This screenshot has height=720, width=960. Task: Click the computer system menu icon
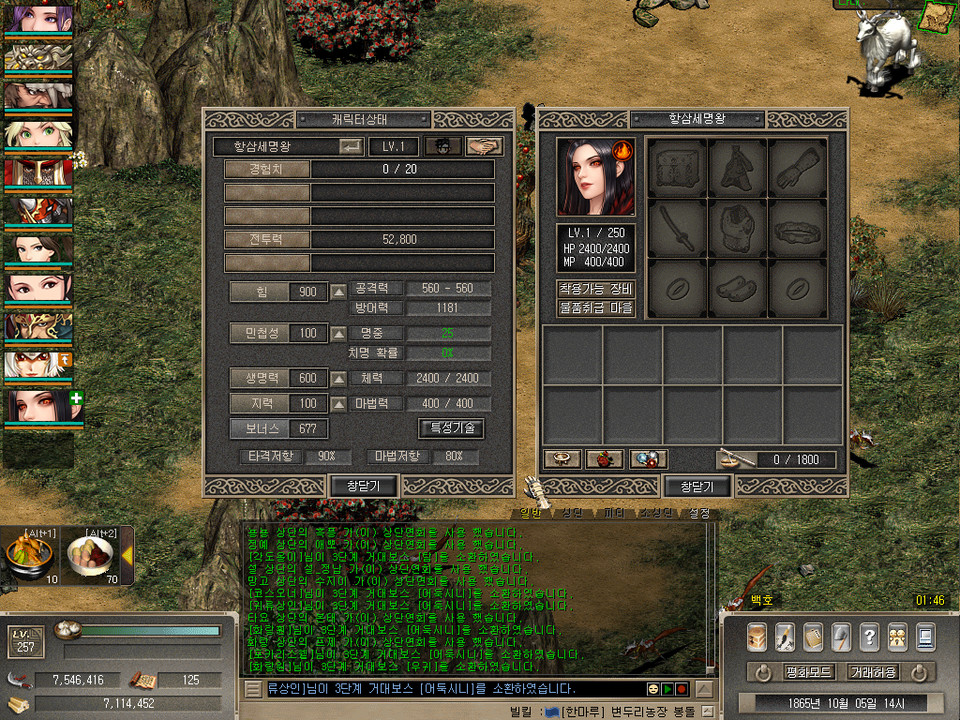pos(925,636)
